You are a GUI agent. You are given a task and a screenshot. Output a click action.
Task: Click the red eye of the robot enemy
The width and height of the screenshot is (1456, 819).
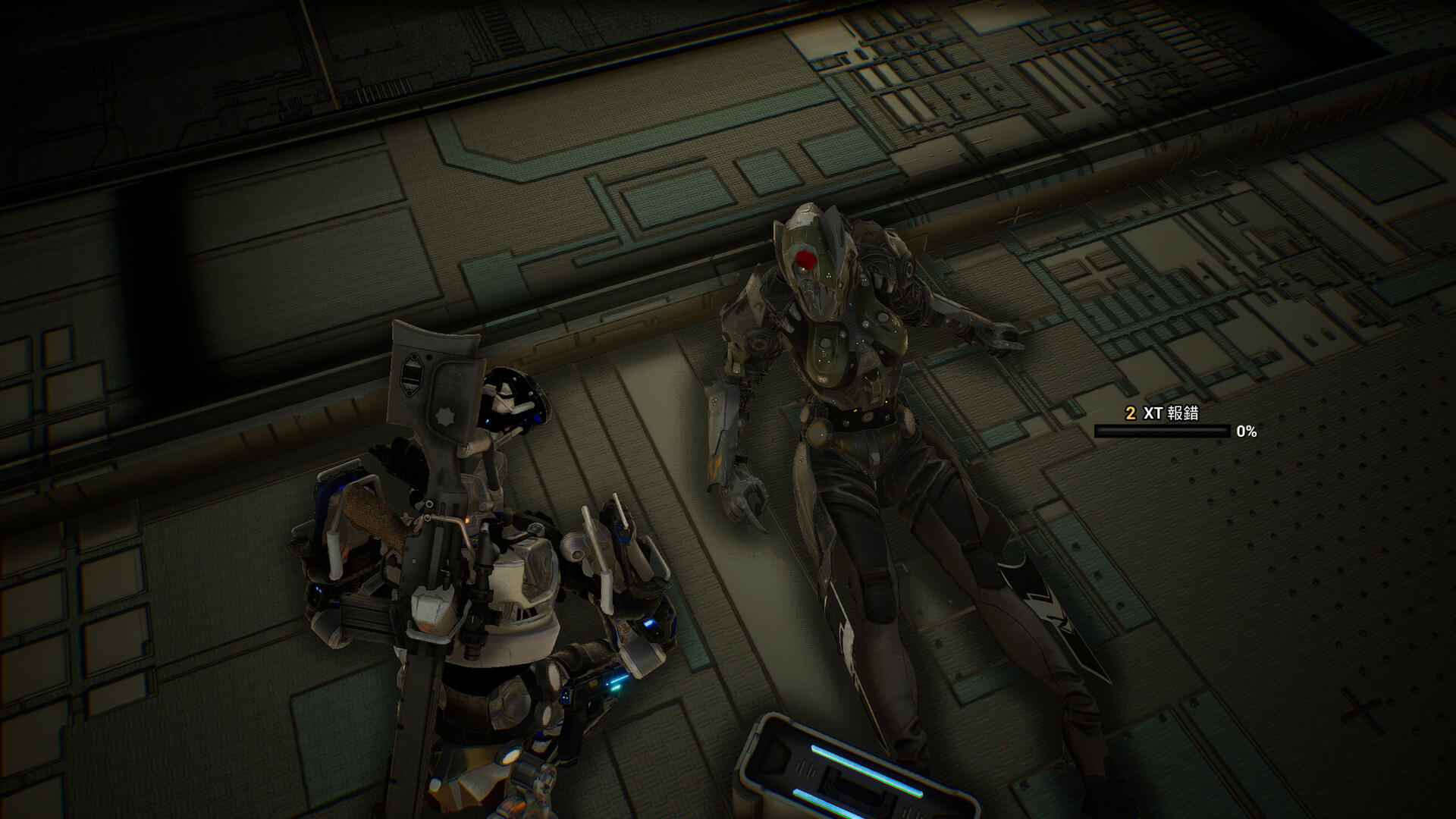(x=805, y=259)
